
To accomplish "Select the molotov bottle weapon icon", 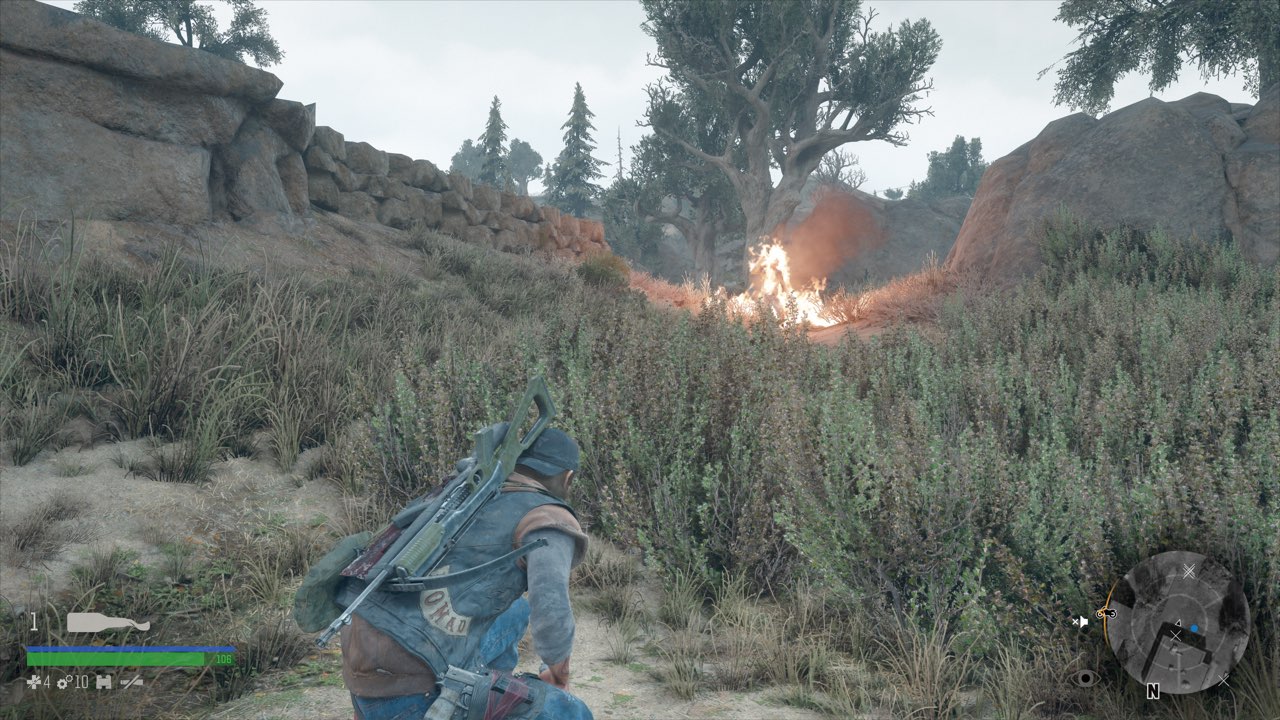I will (108, 622).
